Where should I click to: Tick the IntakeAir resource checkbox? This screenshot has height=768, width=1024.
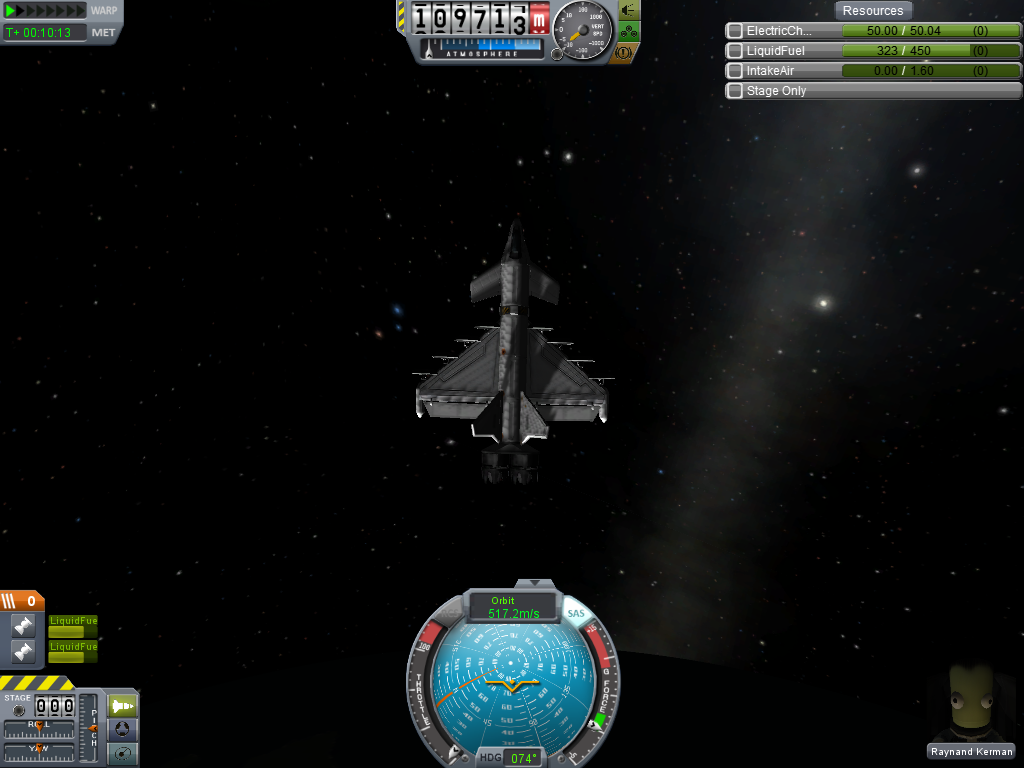tap(735, 71)
